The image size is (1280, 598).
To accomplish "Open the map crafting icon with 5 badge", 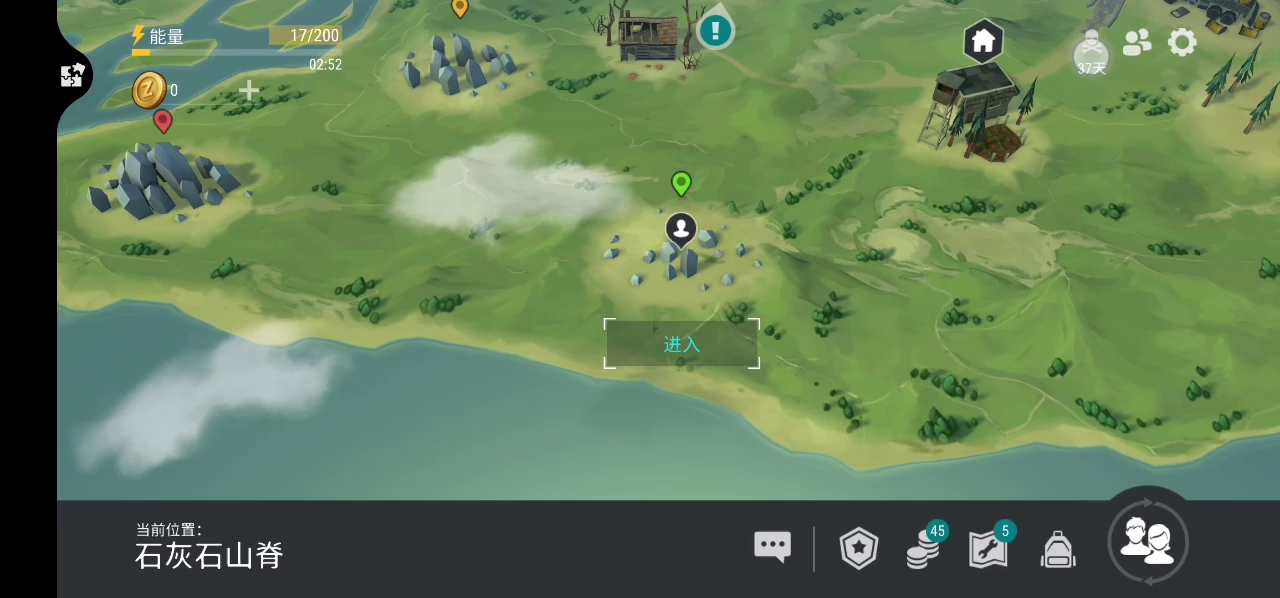I will (988, 548).
